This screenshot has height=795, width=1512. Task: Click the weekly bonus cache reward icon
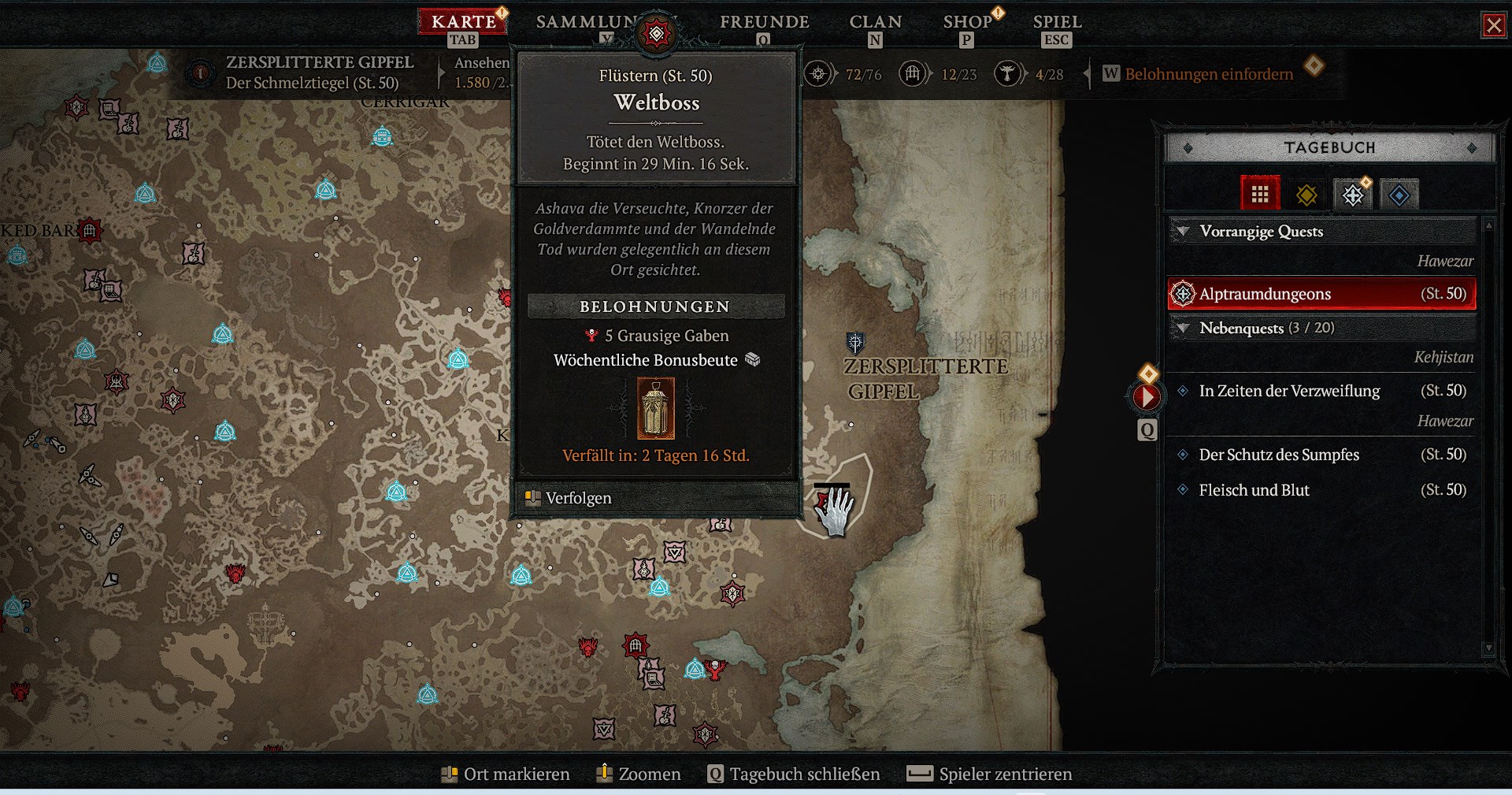(655, 408)
